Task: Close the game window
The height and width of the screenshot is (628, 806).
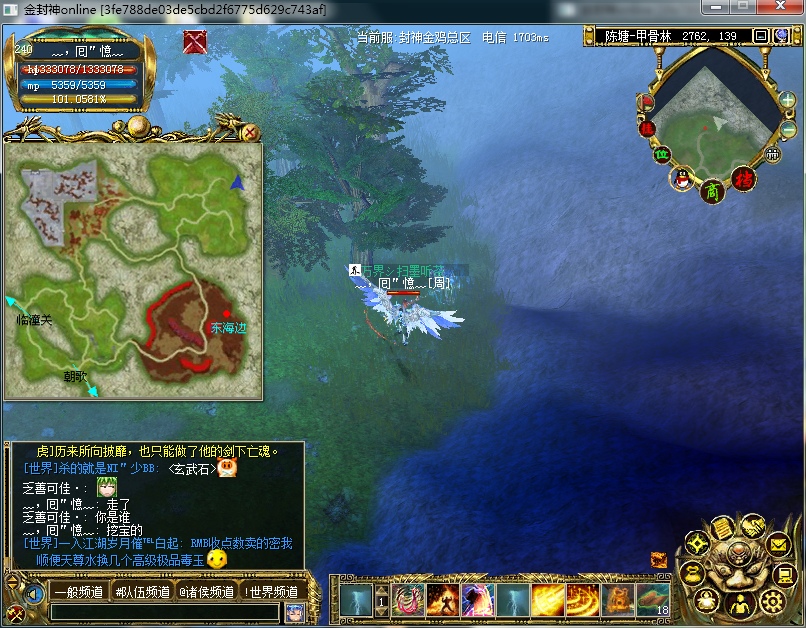Action: tap(781, 8)
